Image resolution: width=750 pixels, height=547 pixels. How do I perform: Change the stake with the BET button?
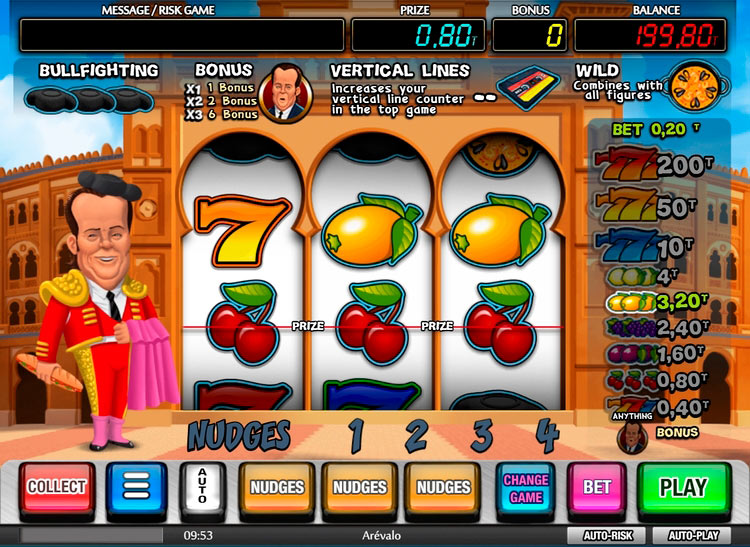tap(597, 488)
